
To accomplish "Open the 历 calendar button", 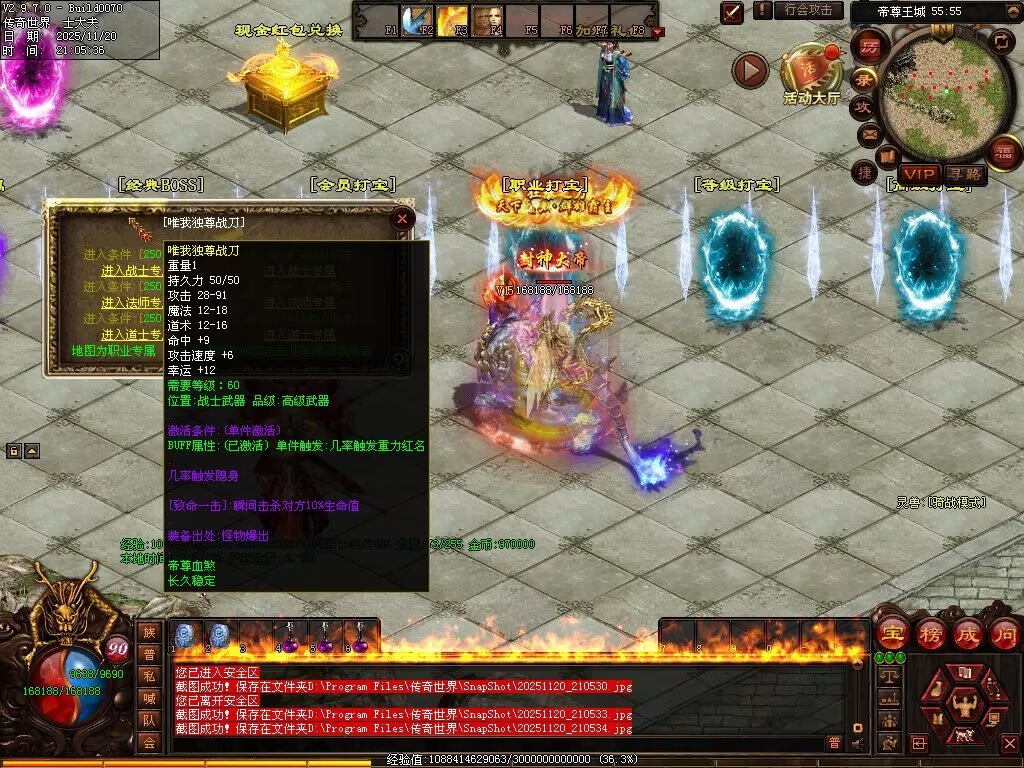I will click(x=869, y=47).
